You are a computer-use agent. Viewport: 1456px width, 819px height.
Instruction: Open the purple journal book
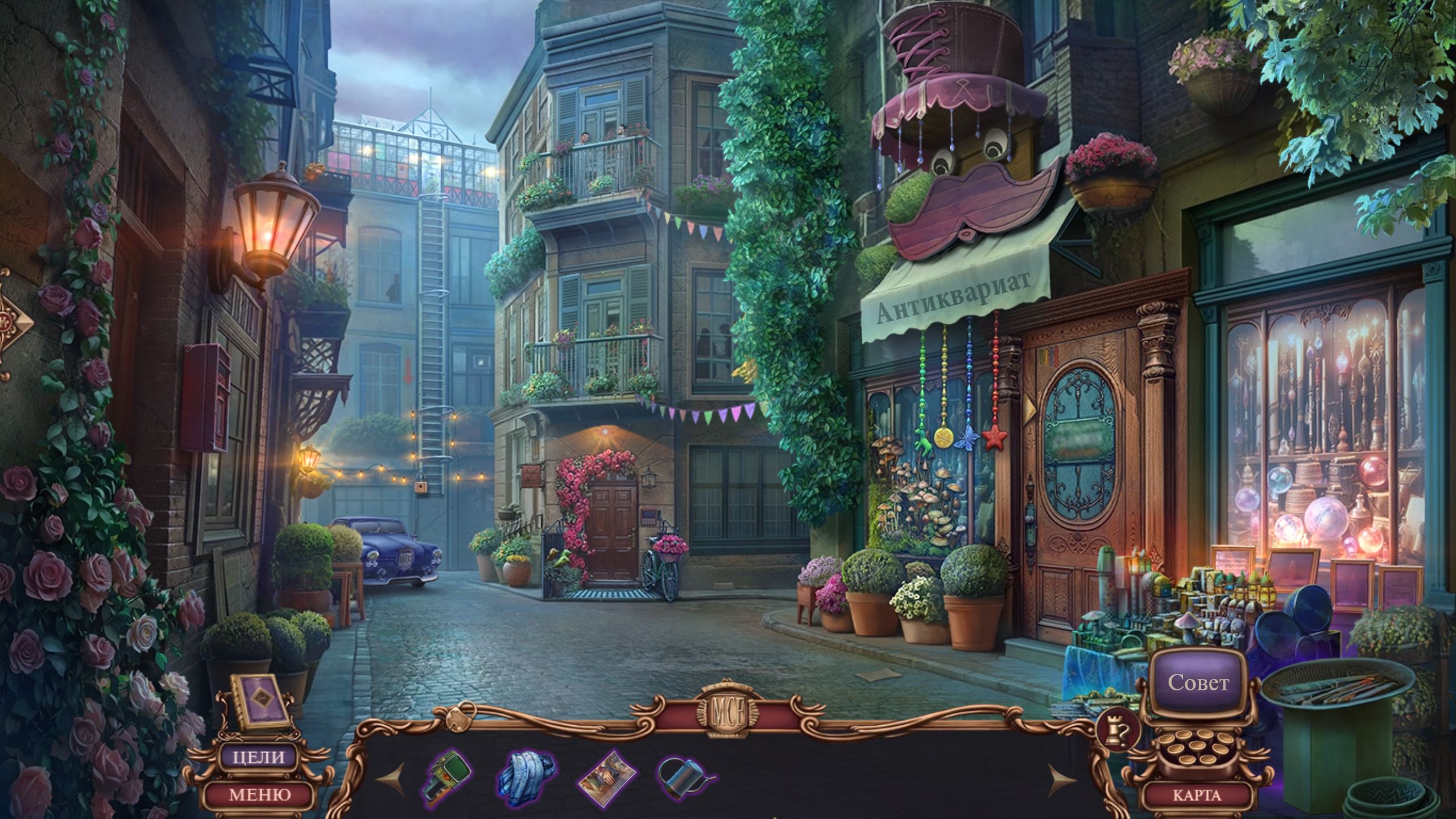(260, 702)
